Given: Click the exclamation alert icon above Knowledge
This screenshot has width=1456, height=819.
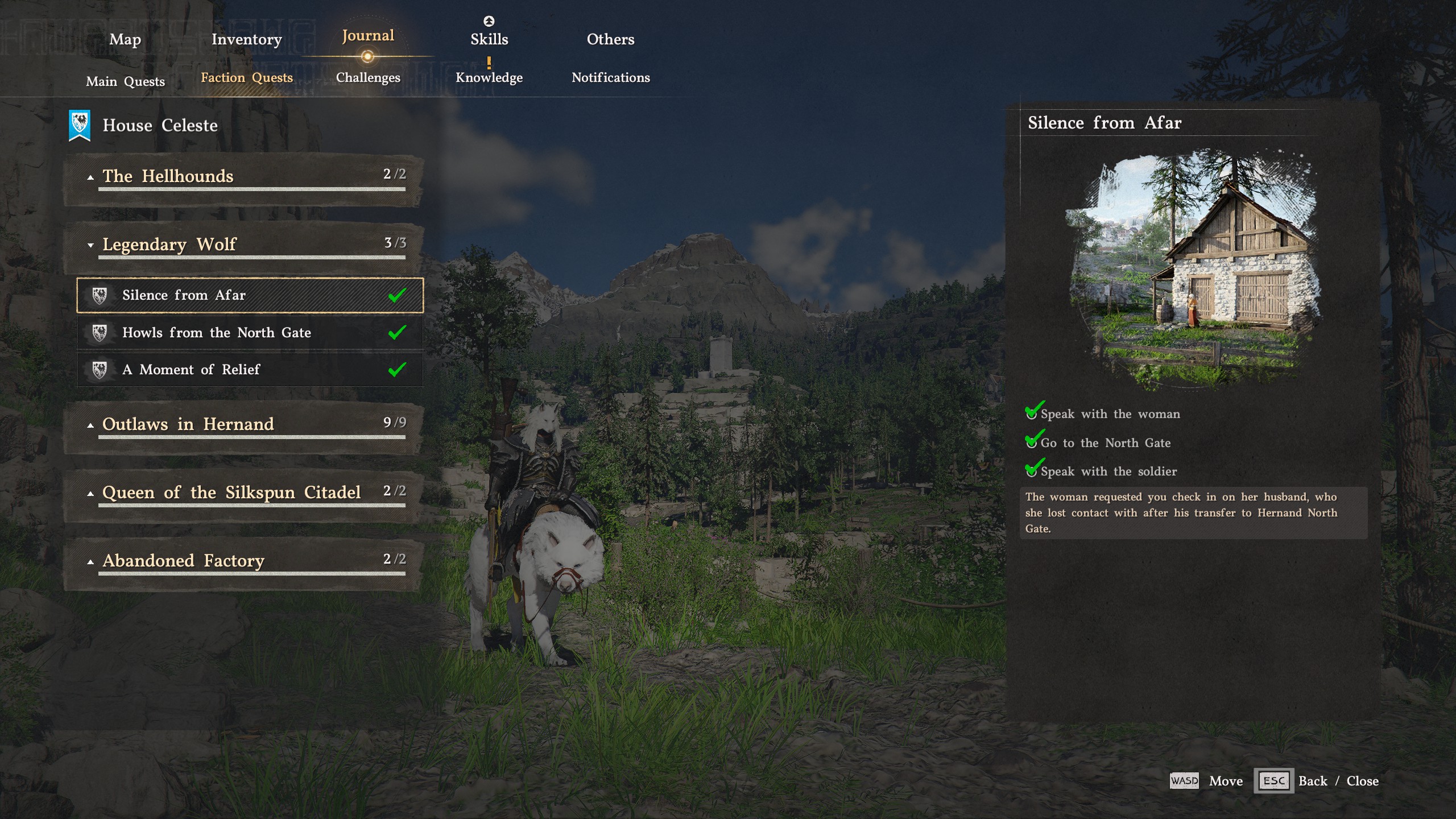Looking at the screenshot, I should [x=489, y=61].
